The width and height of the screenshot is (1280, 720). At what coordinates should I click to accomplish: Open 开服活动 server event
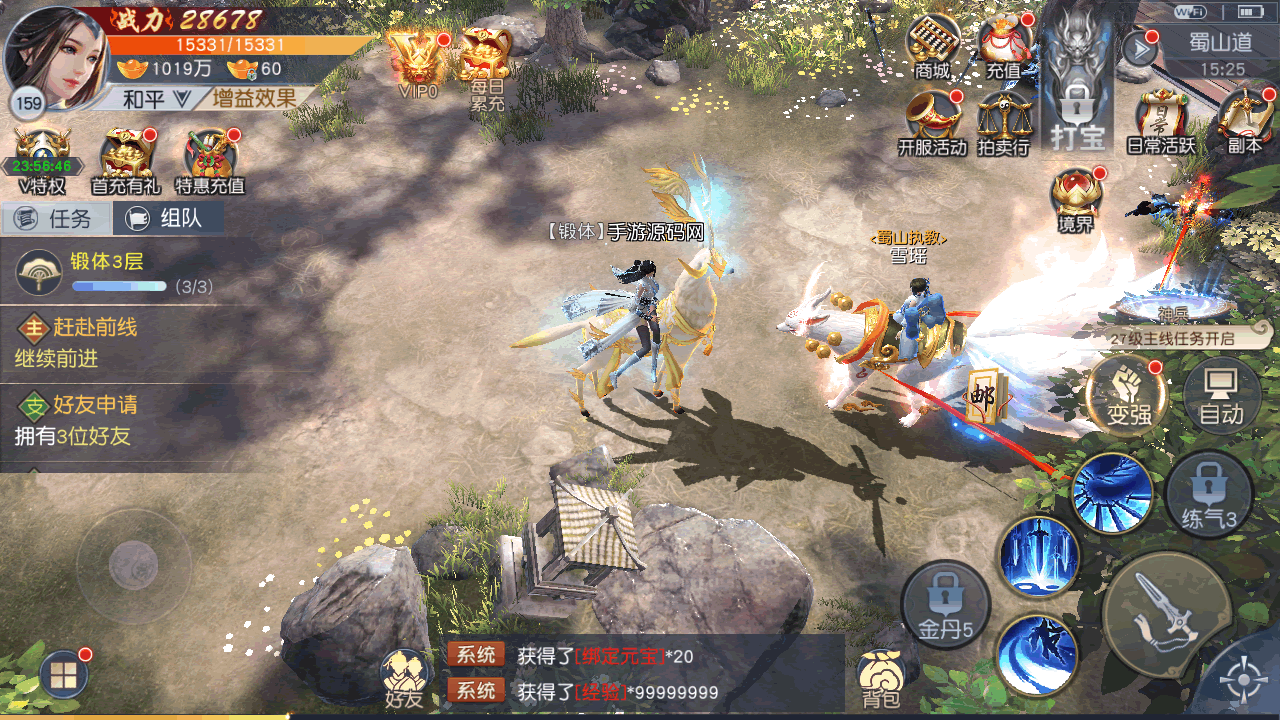tap(932, 123)
